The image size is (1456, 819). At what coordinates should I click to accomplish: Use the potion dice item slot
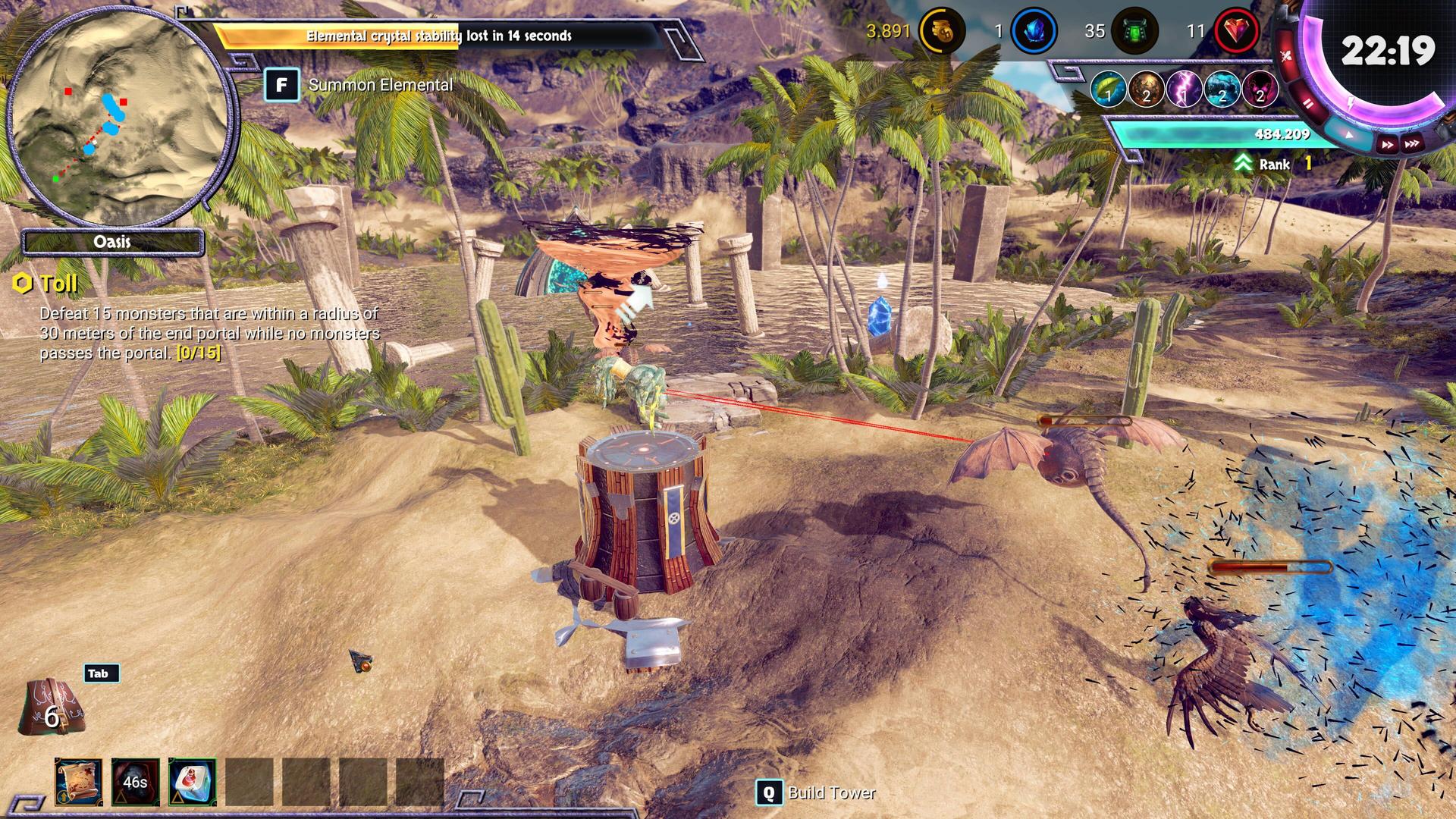(192, 781)
